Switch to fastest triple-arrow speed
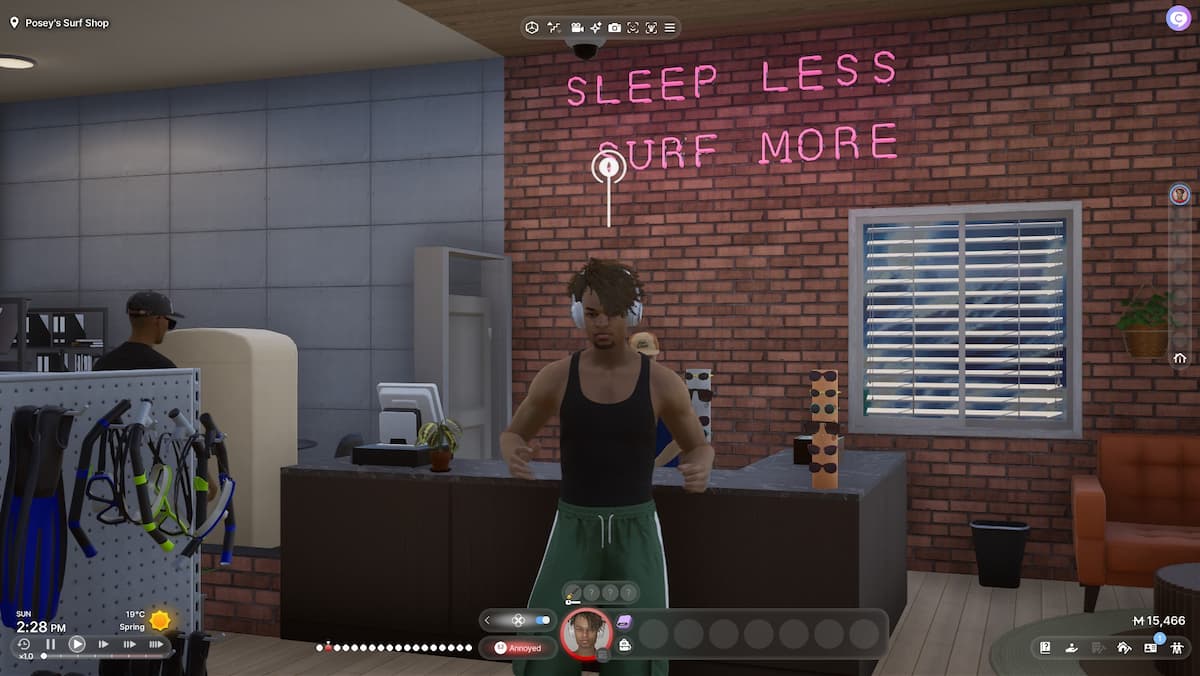 (156, 645)
